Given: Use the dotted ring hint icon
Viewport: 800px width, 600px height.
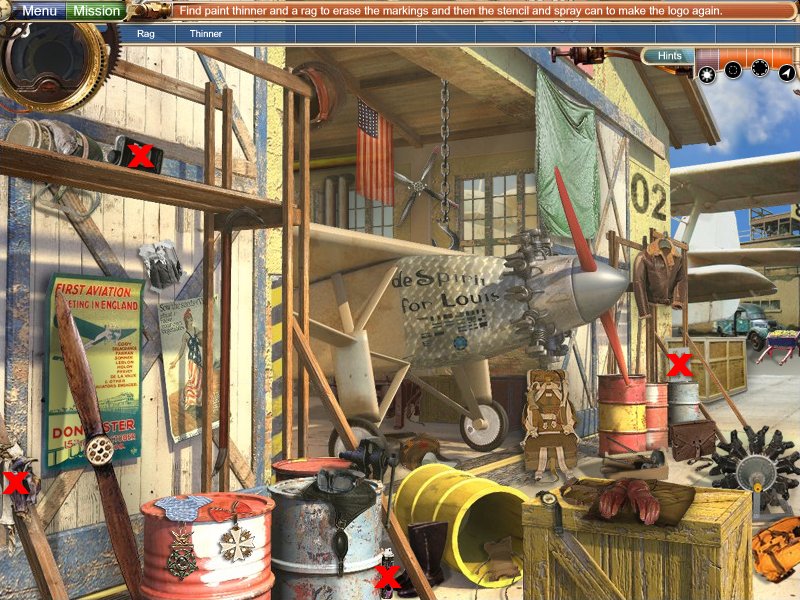Looking at the screenshot, I should pos(733,70).
